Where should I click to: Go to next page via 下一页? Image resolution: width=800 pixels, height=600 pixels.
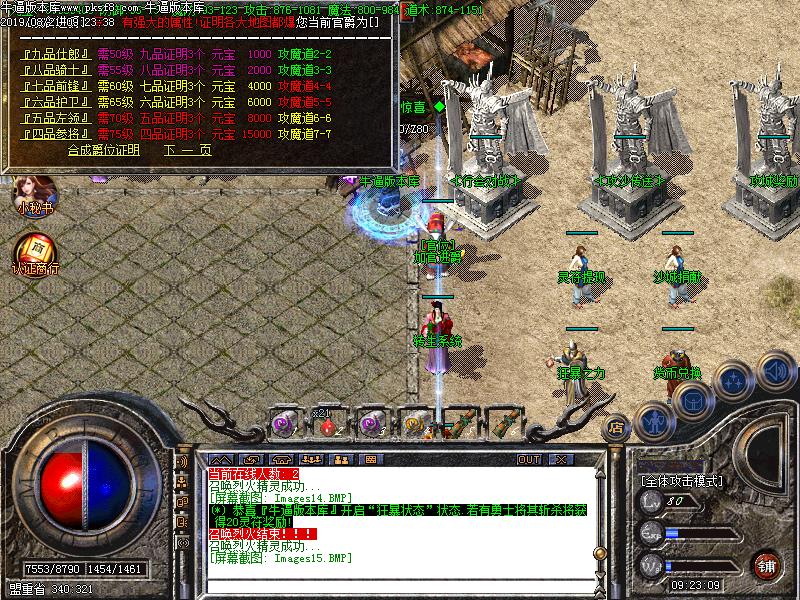pos(188,150)
